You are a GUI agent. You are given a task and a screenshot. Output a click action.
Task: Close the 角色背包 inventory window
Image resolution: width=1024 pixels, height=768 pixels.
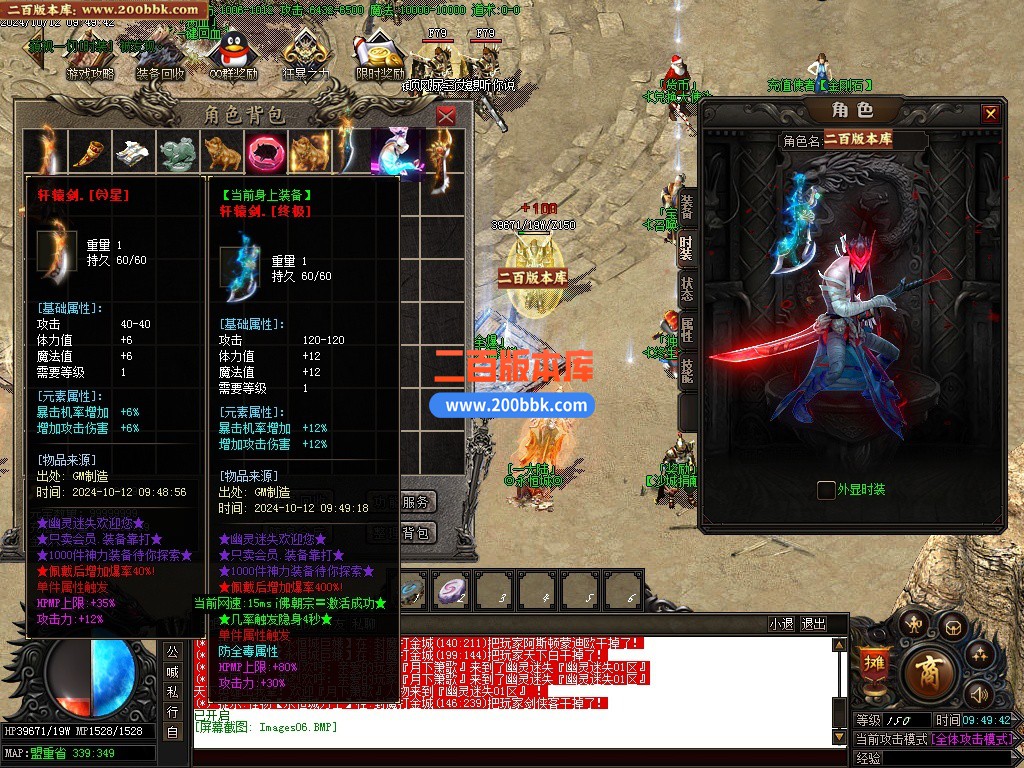(446, 116)
